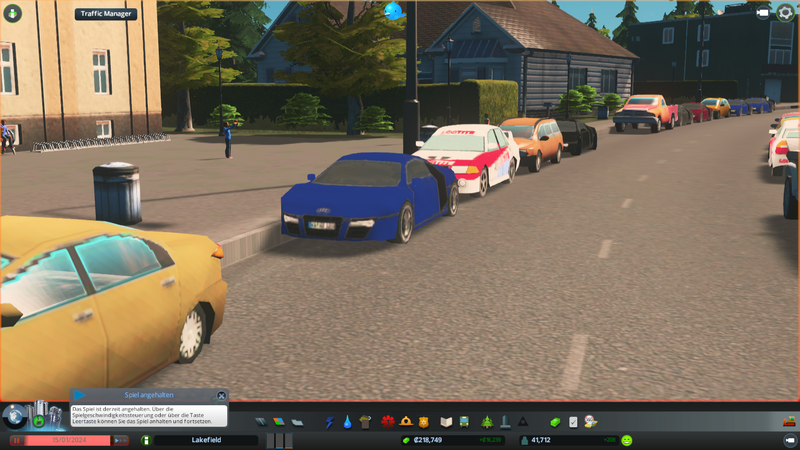800x450 pixels.
Task: Open the Parks tree menu
Action: [x=486, y=422]
